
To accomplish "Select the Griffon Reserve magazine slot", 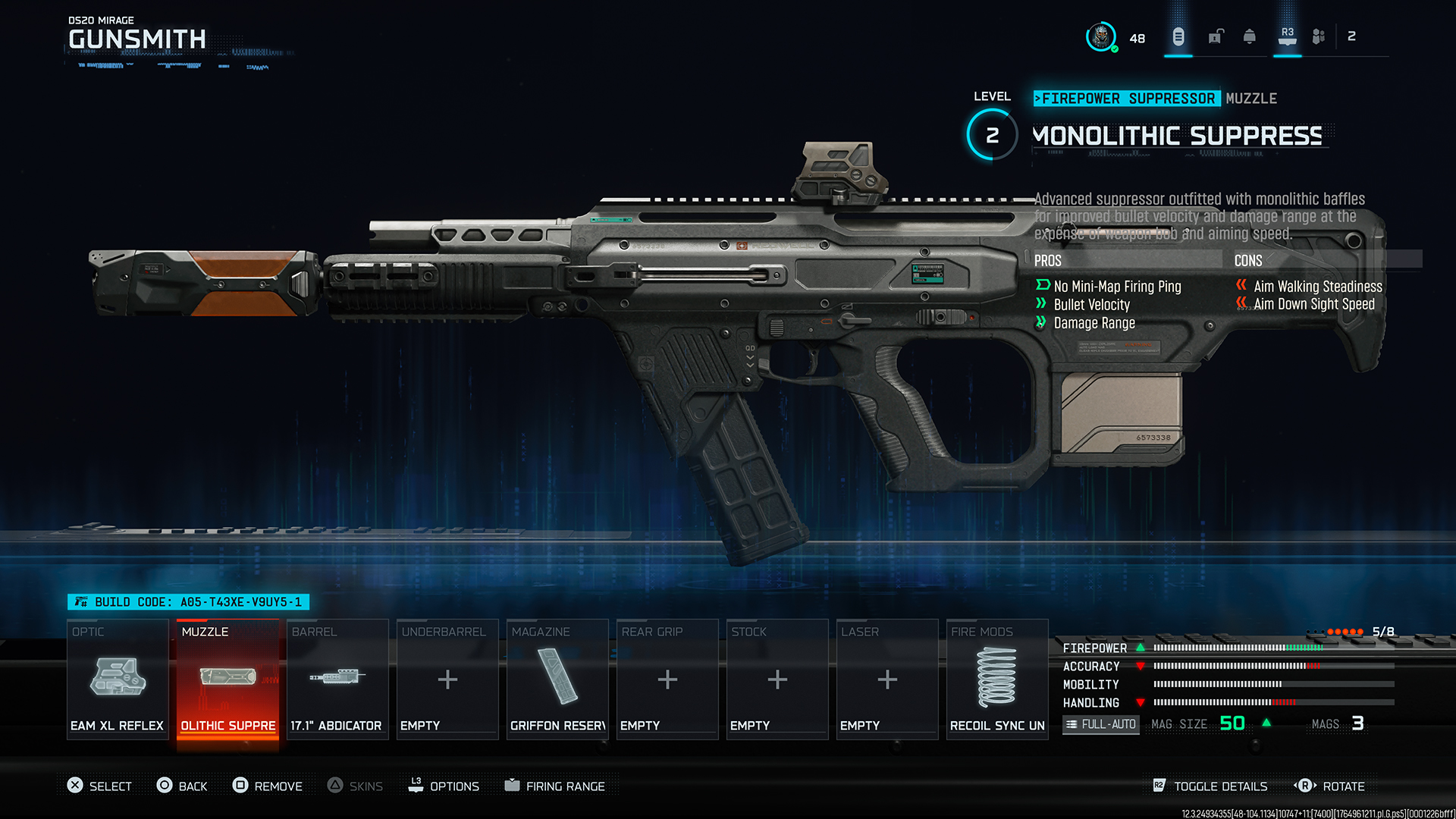I will [557, 679].
